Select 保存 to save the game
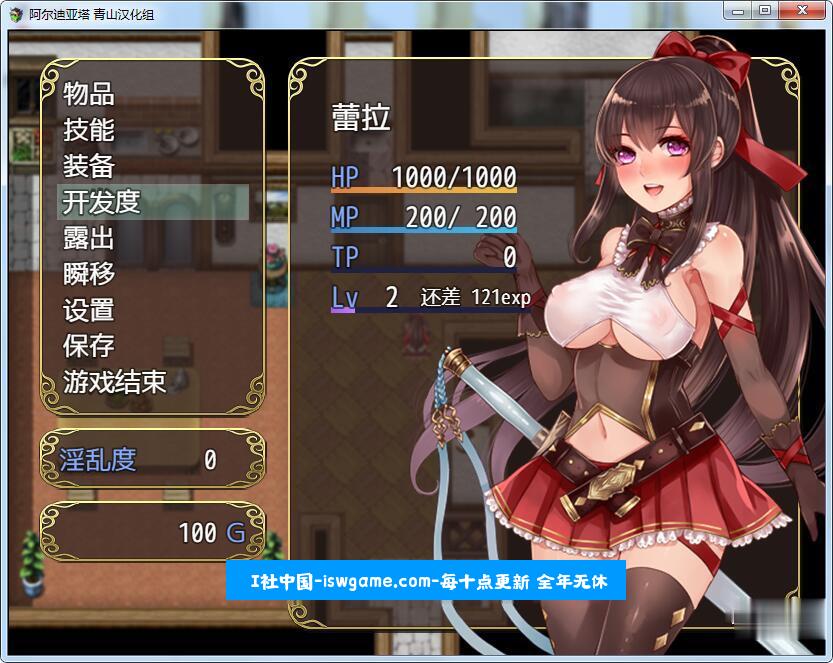Viewport: 833px width, 663px height. click(x=89, y=346)
